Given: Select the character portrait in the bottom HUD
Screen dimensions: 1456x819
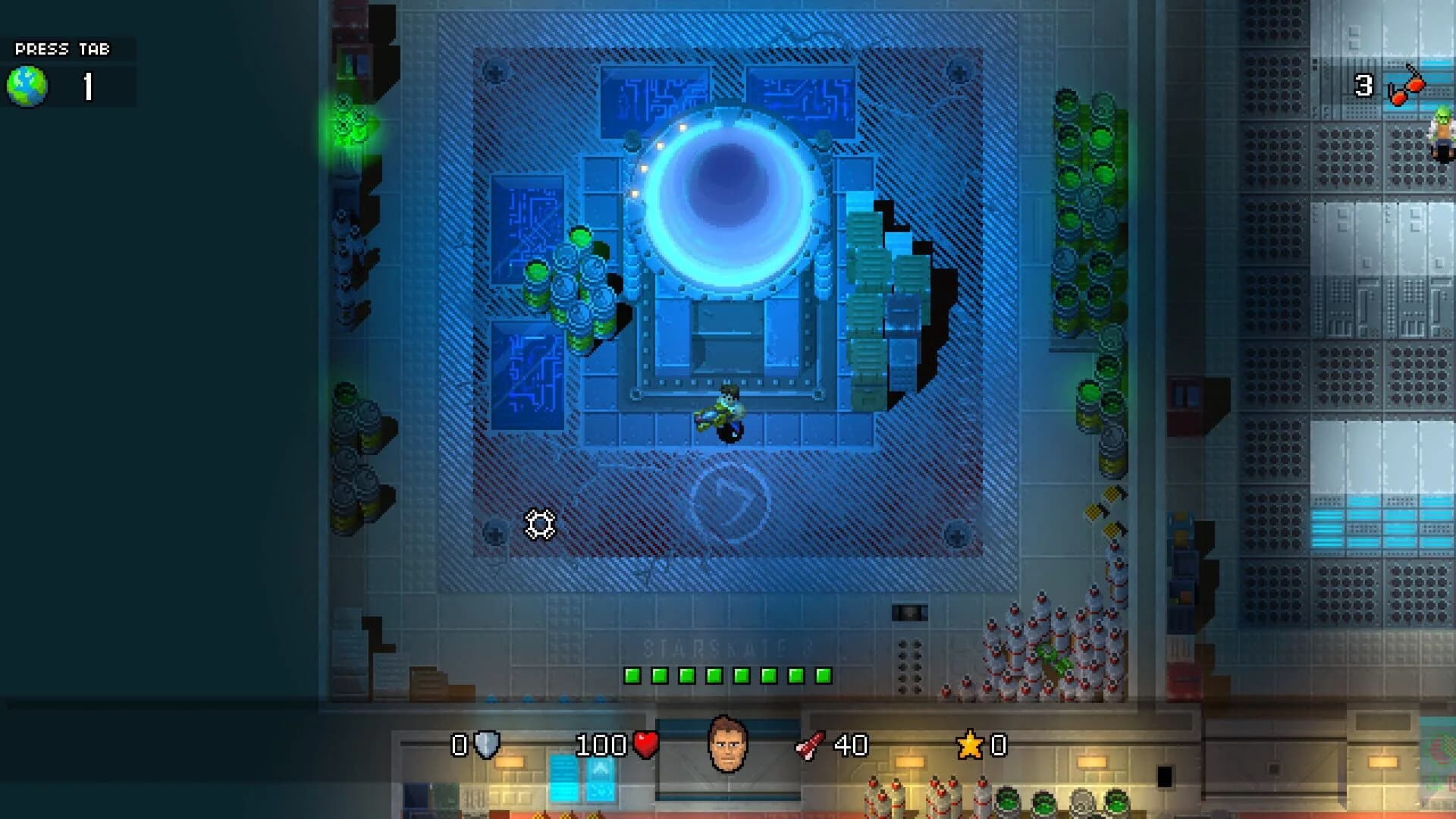Looking at the screenshot, I should [729, 742].
